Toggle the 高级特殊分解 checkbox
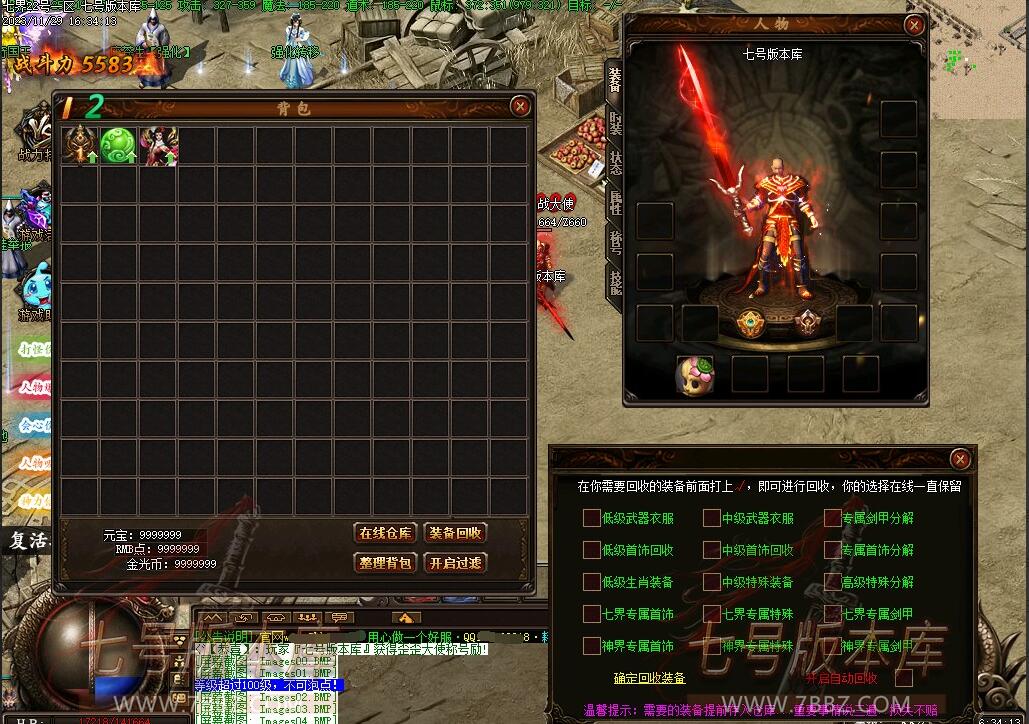This screenshot has width=1029, height=724. [x=832, y=582]
